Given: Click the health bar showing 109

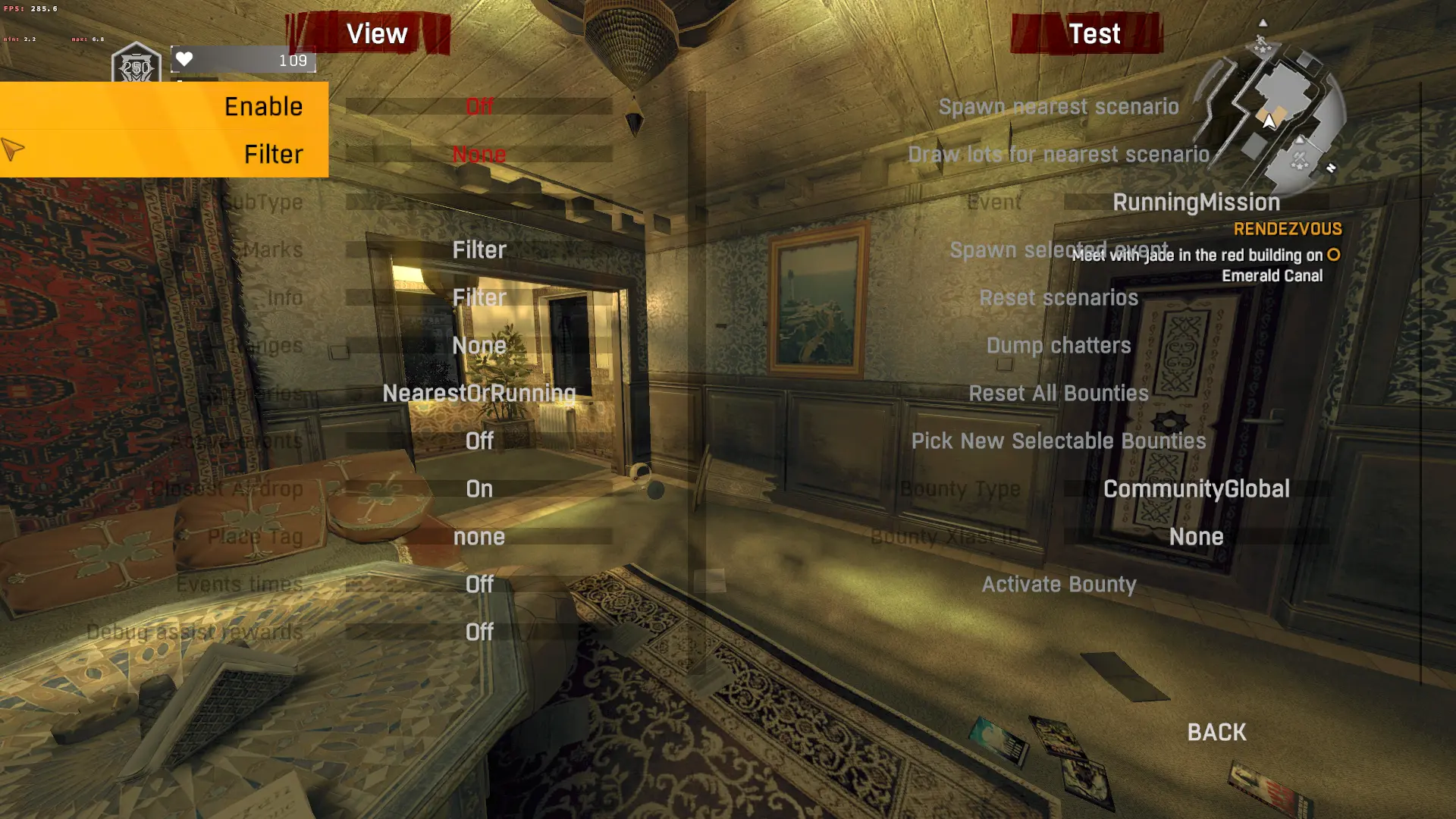Looking at the screenshot, I should (x=244, y=59).
